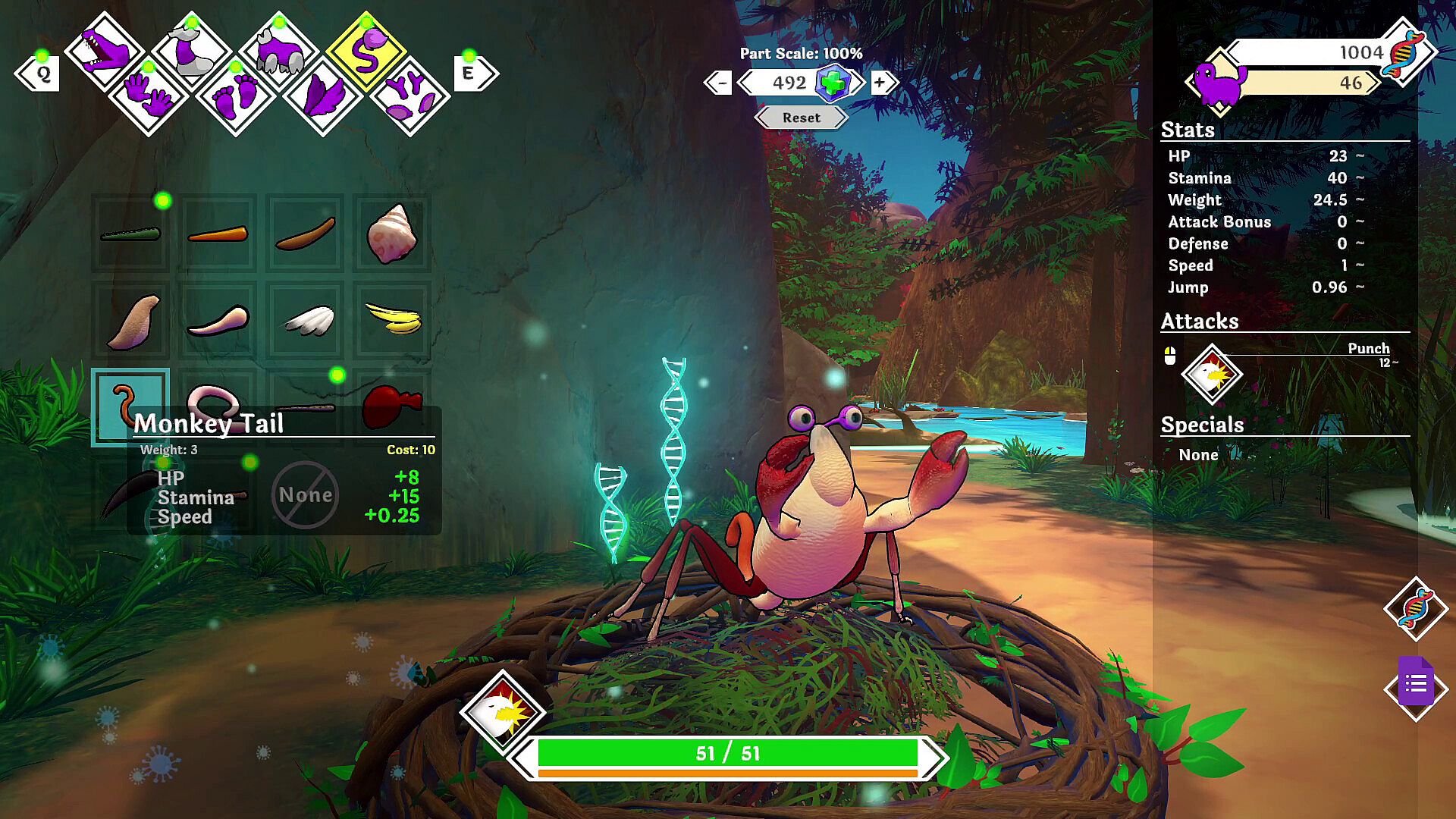Switch to the neck part category
This screenshot has height=819, width=1456.
(x=191, y=52)
